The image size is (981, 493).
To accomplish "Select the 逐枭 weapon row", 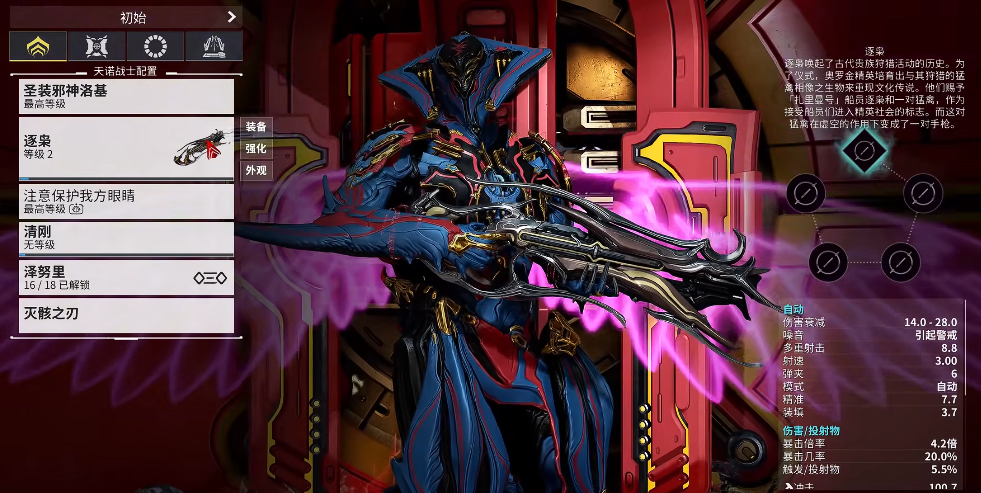I will click(x=126, y=148).
